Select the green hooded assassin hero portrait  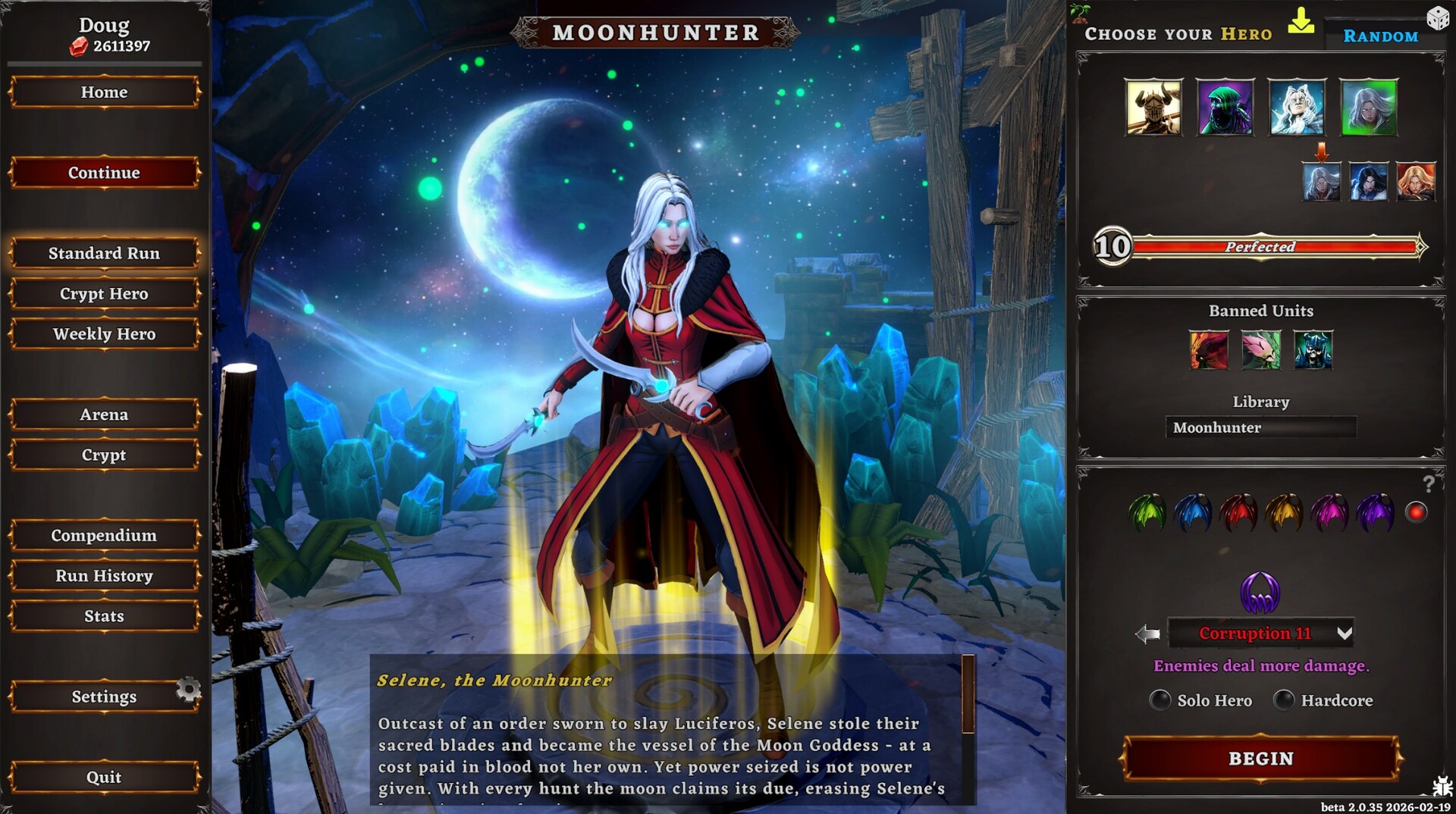point(1225,106)
